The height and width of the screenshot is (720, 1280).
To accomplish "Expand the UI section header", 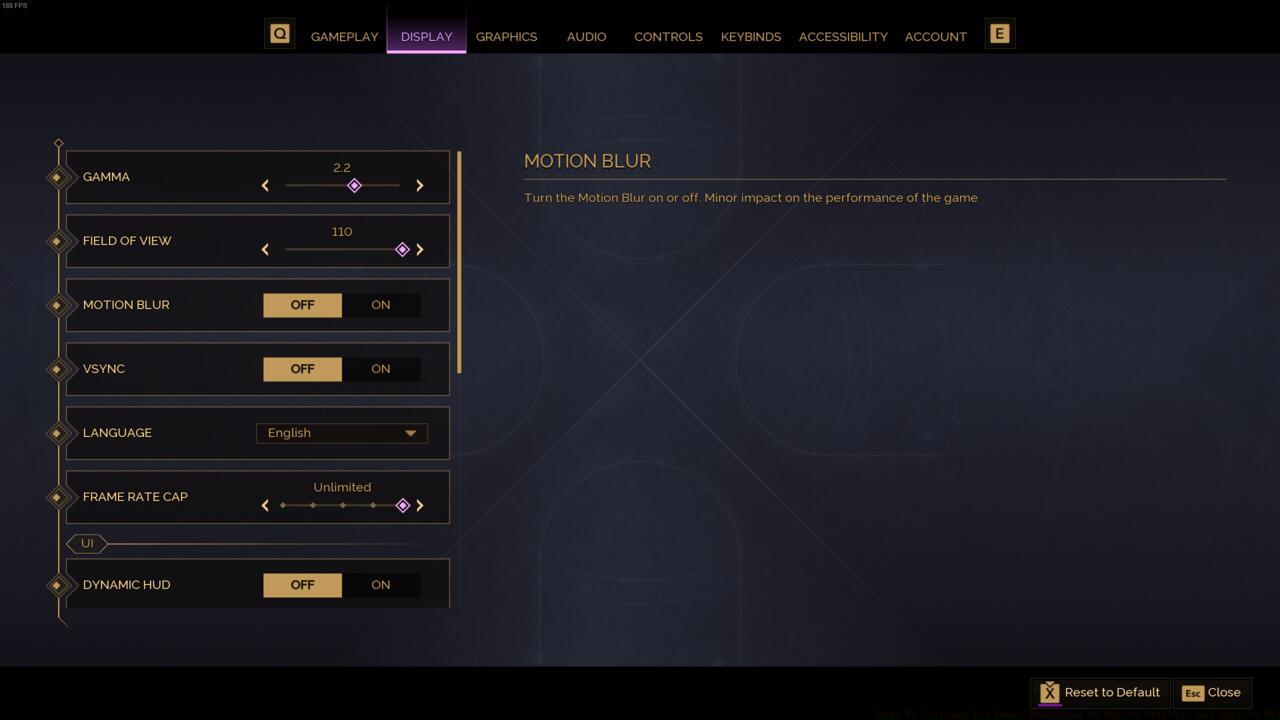I will (88, 543).
